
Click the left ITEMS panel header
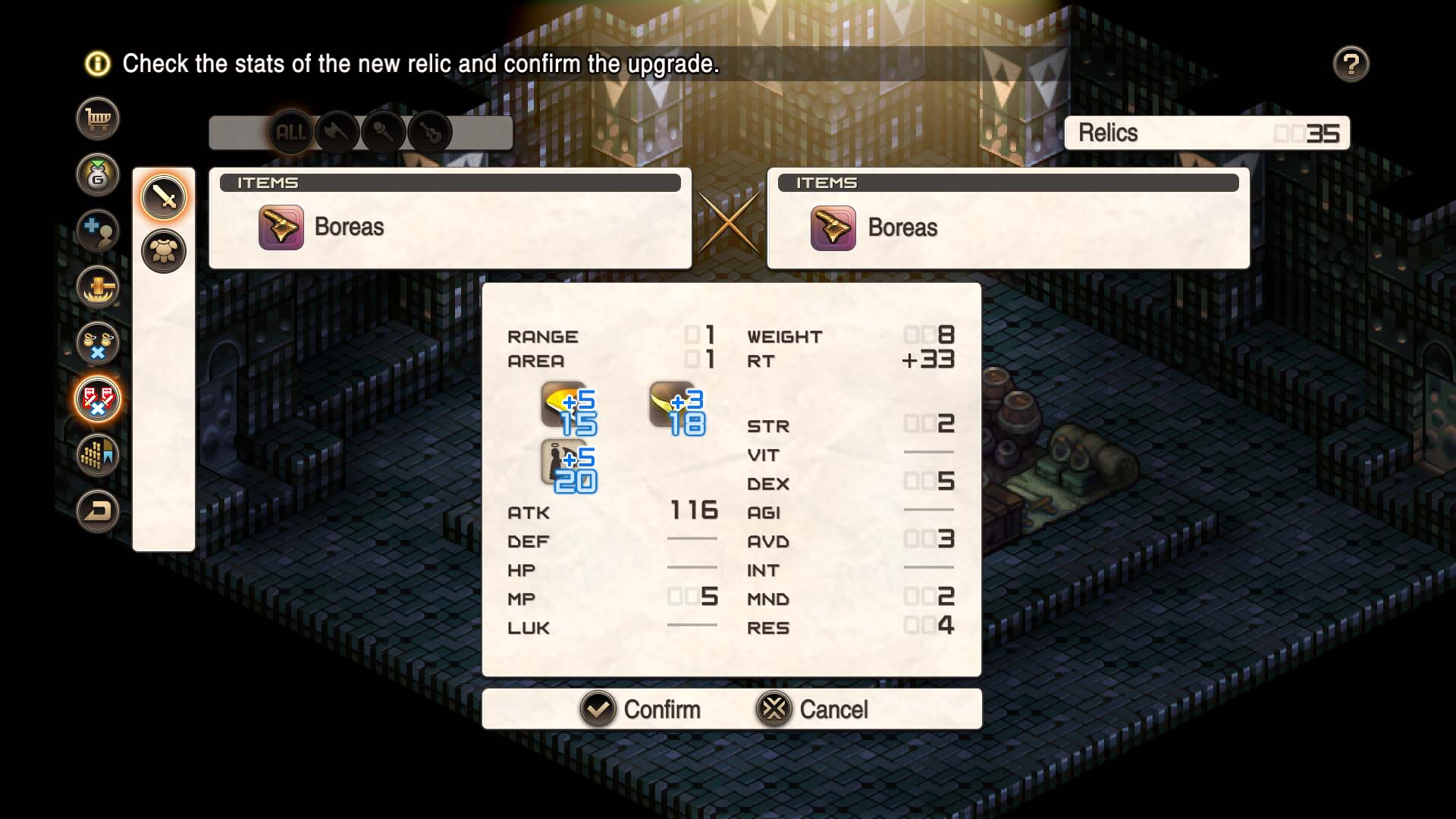coord(450,183)
